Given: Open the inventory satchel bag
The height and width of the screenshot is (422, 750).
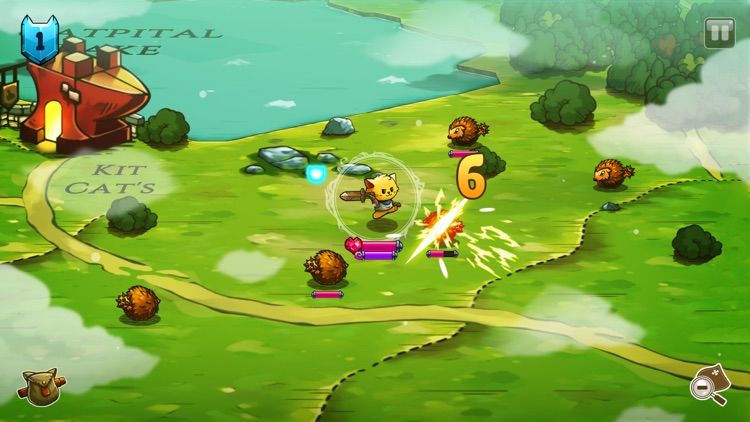Looking at the screenshot, I should 41,387.
